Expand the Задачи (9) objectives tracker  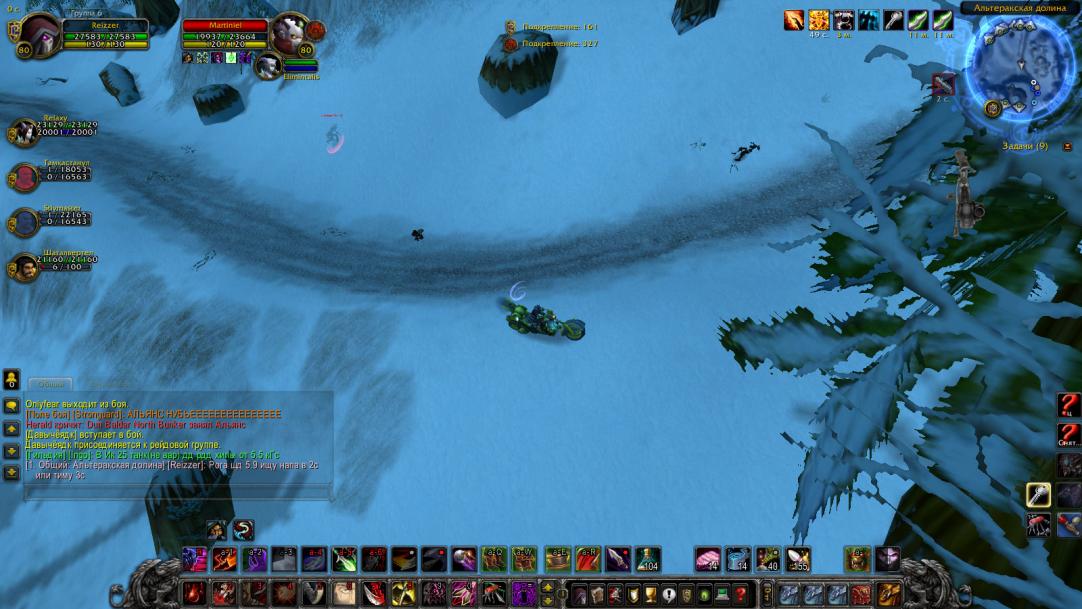[1025, 146]
